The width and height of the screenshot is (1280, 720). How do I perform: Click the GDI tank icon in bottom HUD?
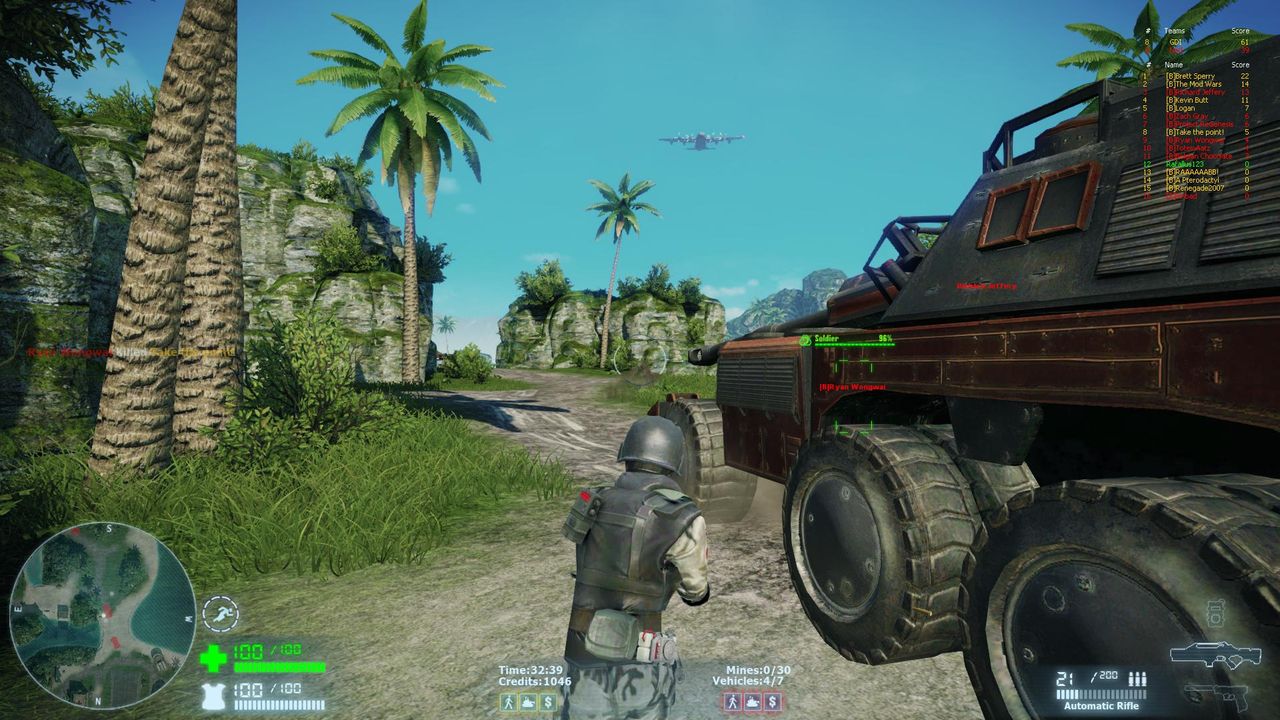pyautogui.click(x=528, y=702)
